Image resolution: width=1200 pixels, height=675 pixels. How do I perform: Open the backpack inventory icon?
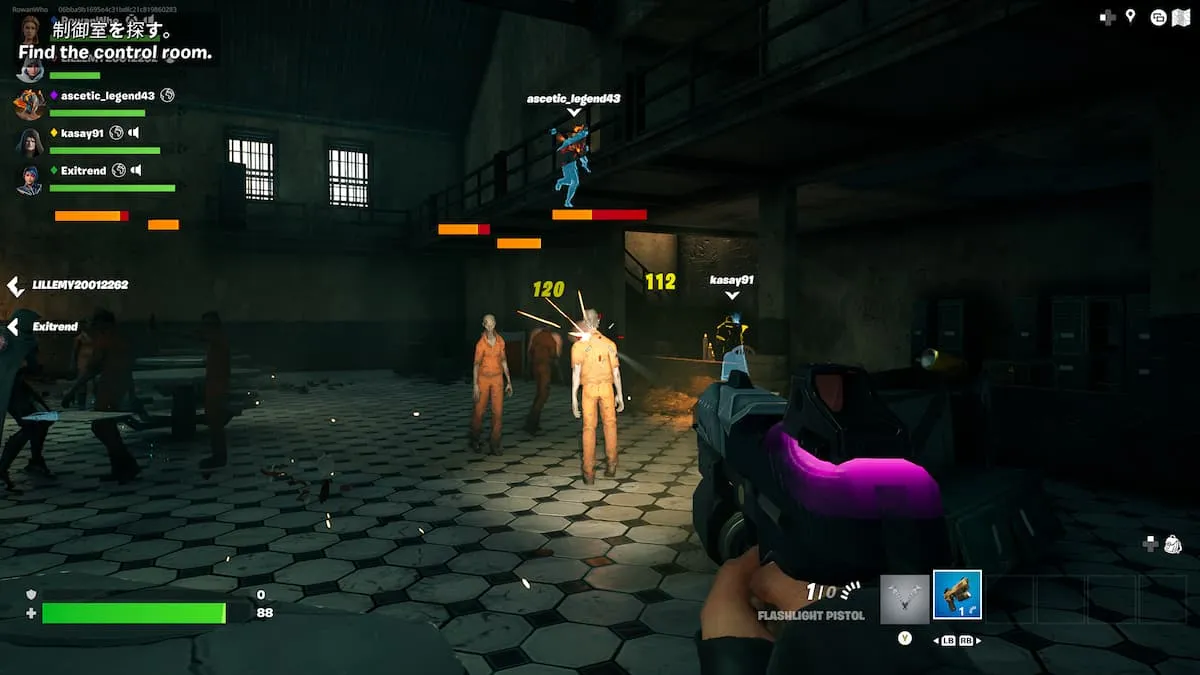1173,544
